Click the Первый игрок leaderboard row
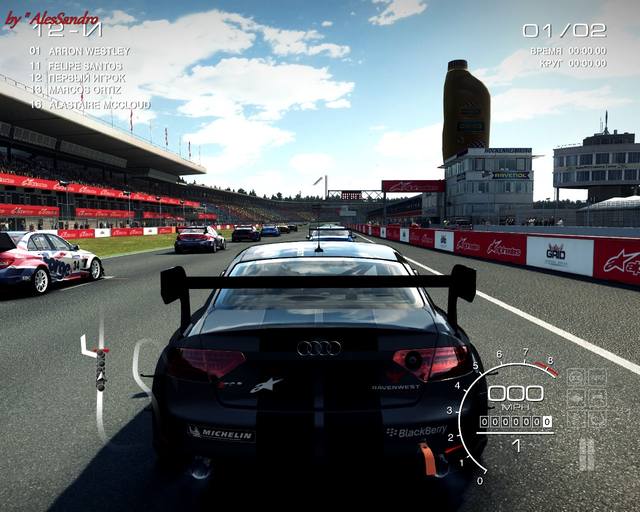Image resolution: width=640 pixels, height=512 pixels. tap(88, 78)
